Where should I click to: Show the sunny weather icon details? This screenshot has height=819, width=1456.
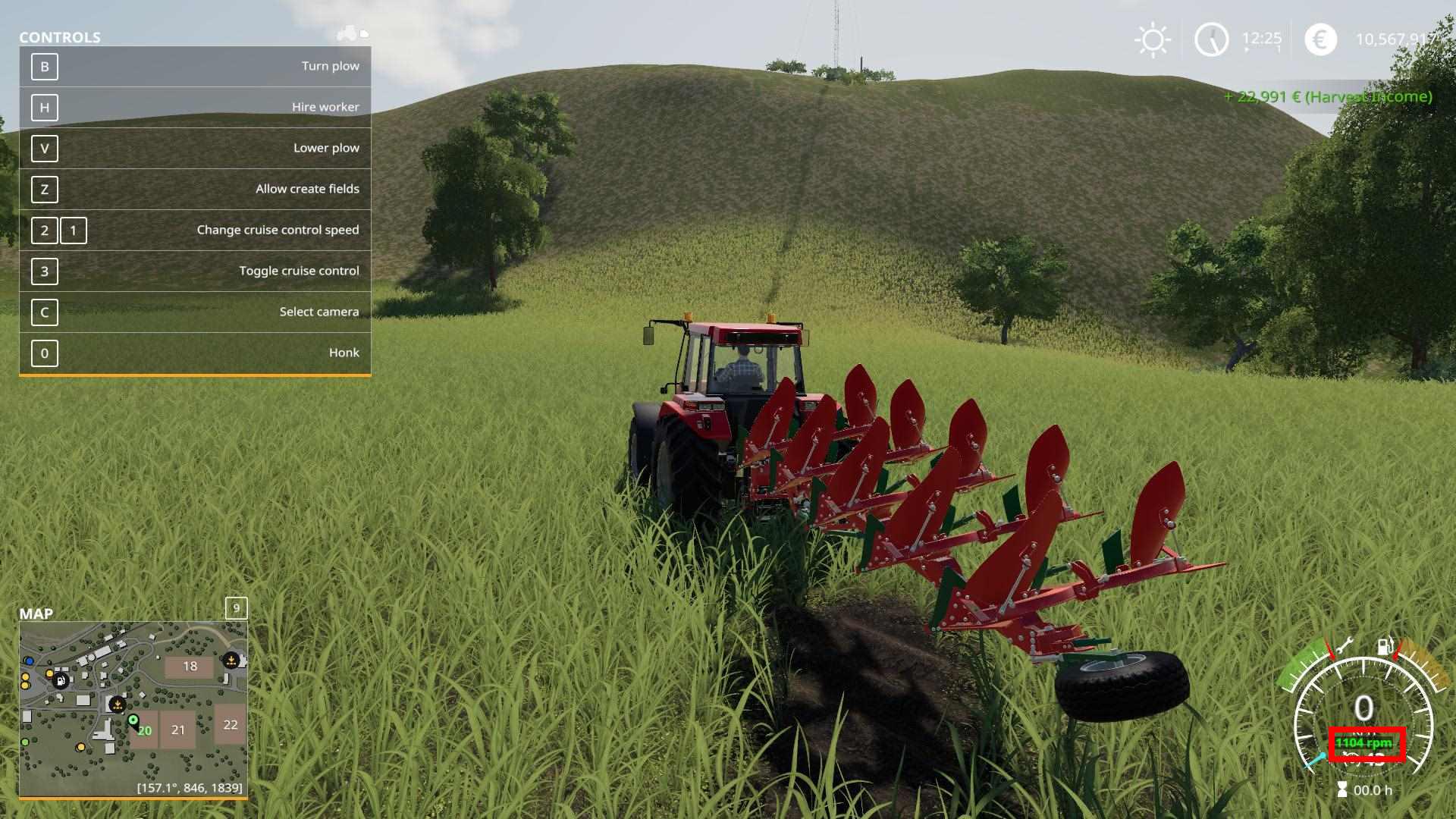click(1153, 39)
